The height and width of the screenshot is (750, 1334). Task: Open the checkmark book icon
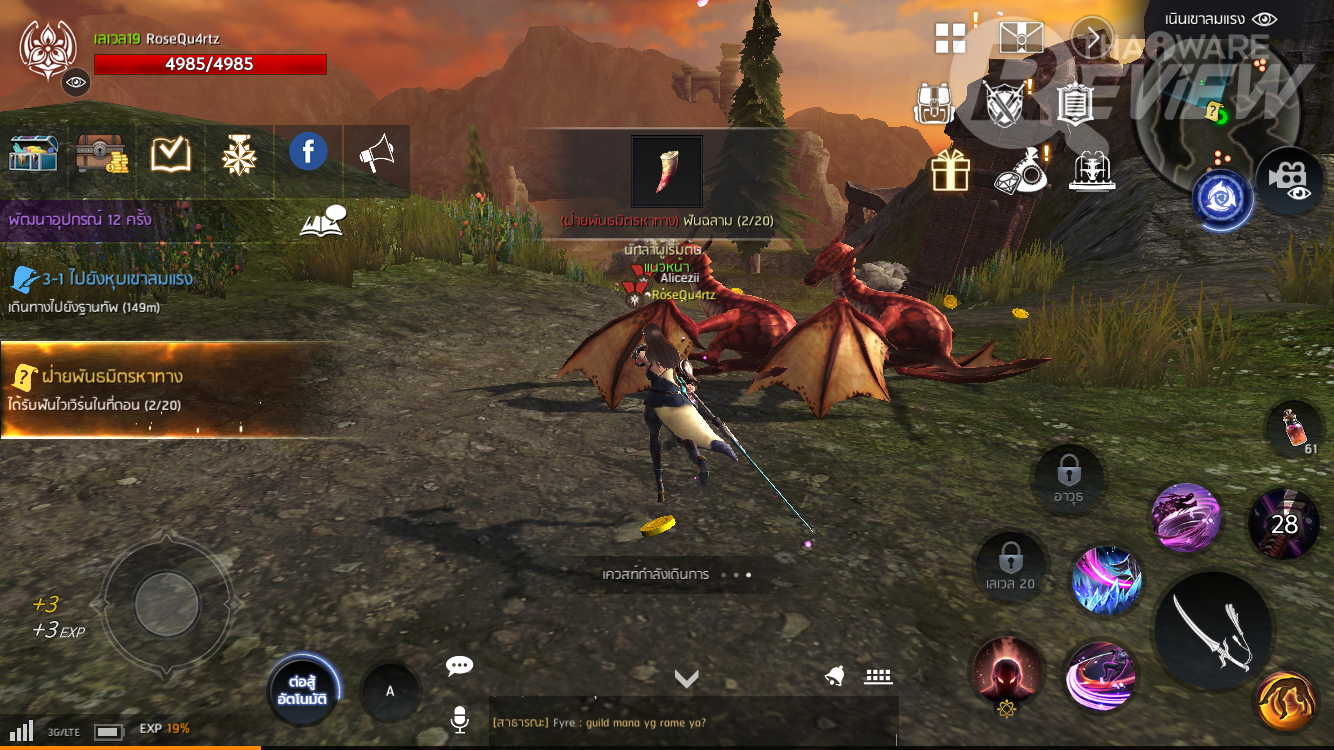click(171, 153)
